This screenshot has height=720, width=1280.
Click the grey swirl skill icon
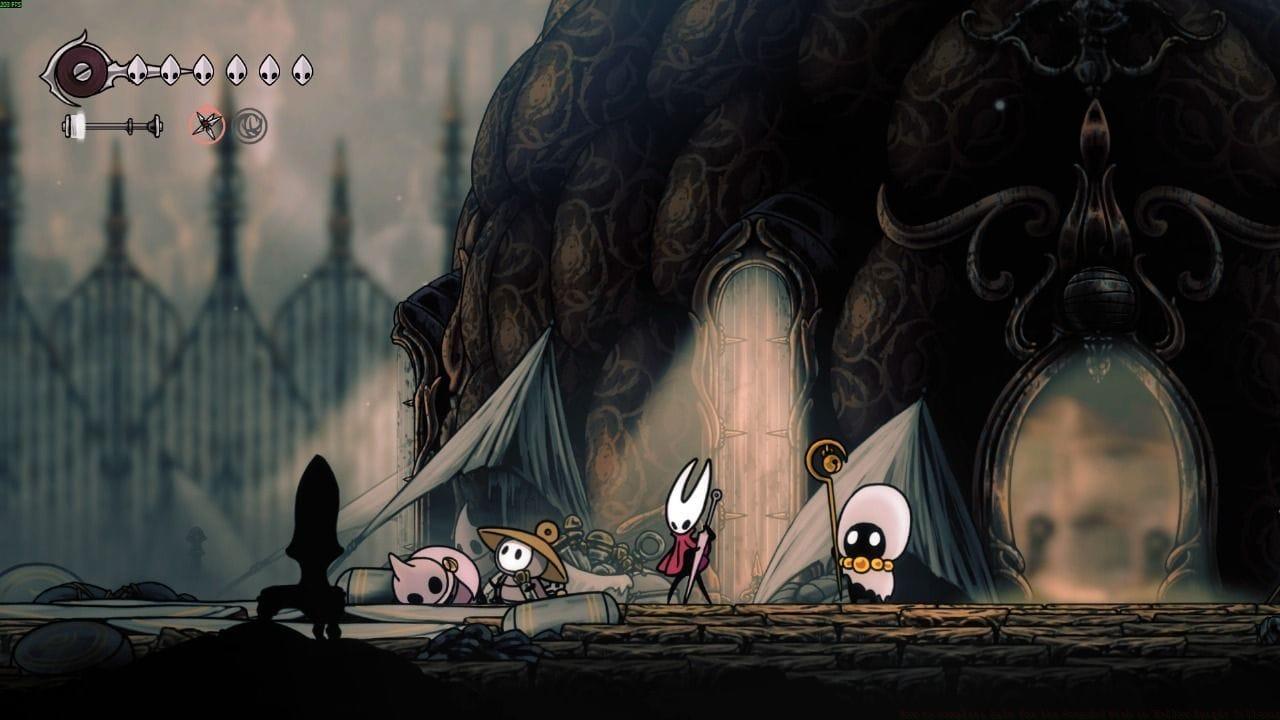(x=250, y=126)
